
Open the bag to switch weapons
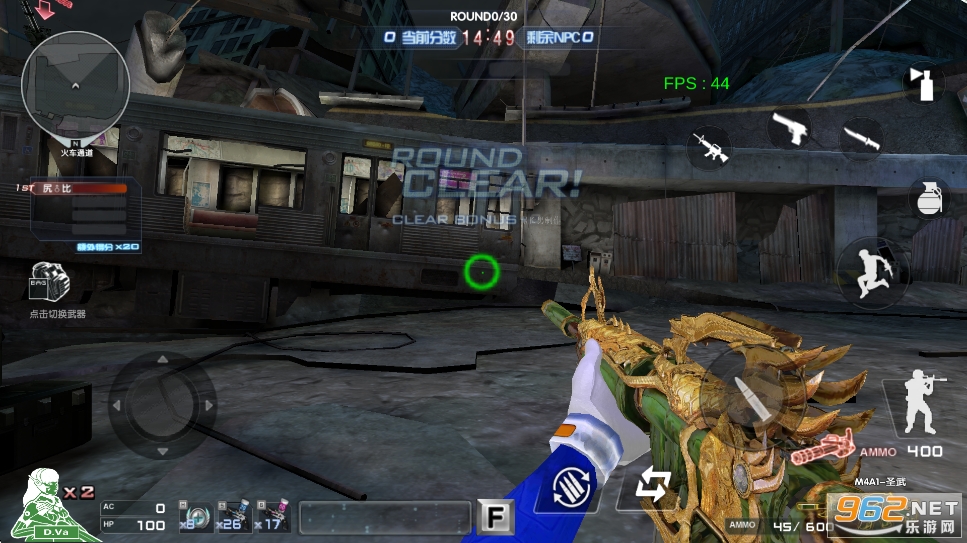tap(49, 283)
